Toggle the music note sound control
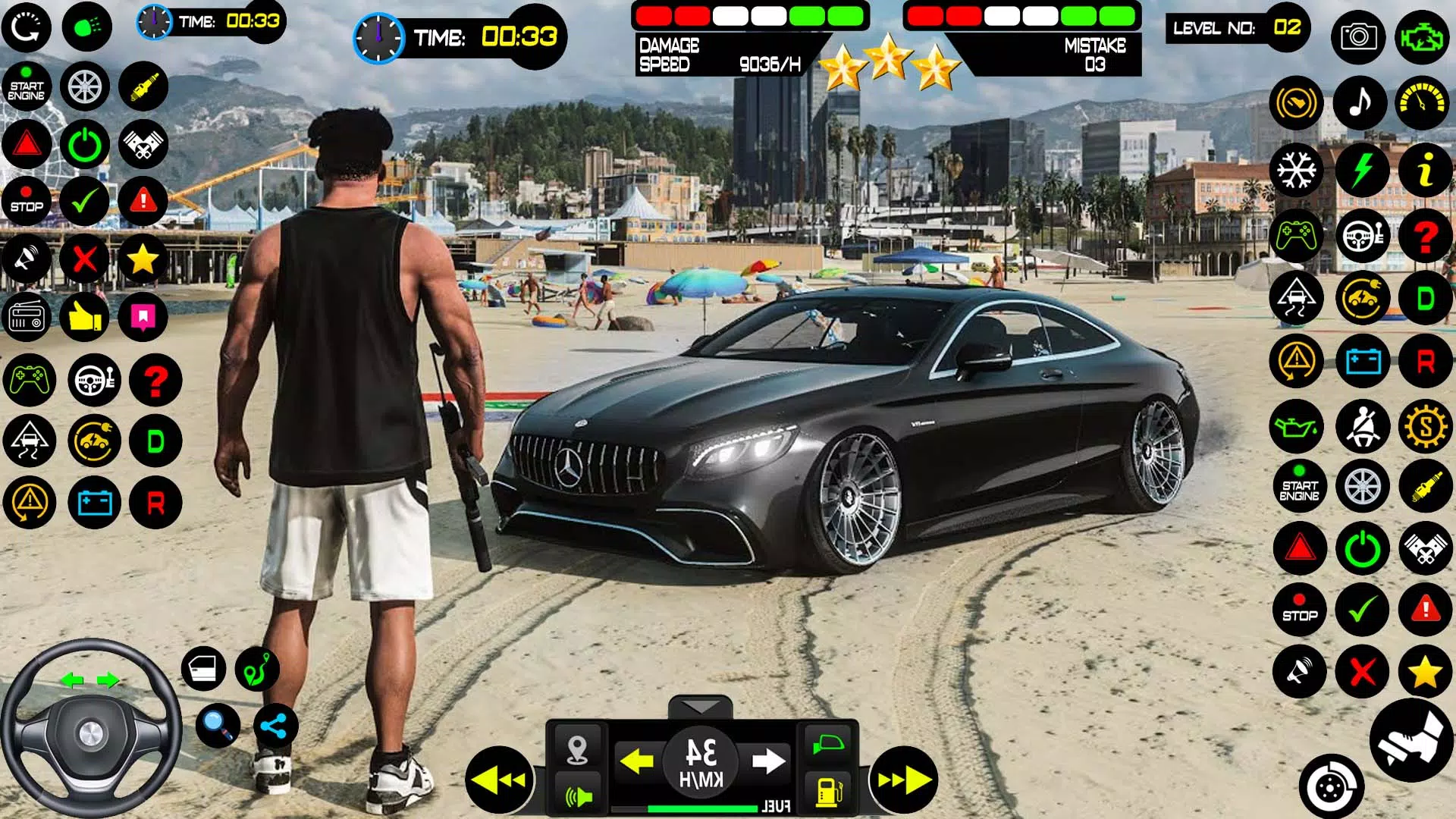This screenshot has height=819, width=1456. (1362, 105)
